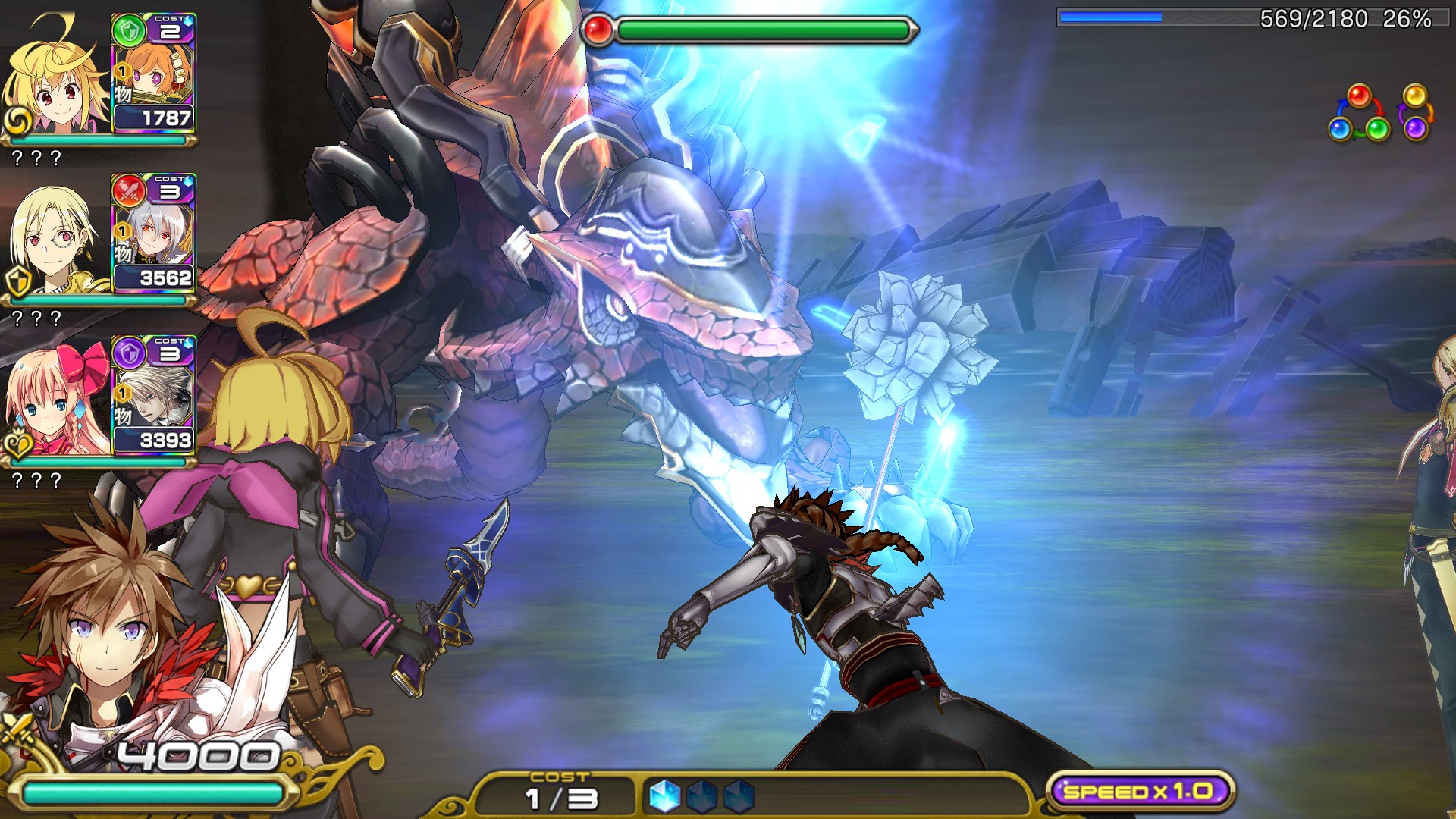Choose the cost 3 skill card showing 3562
The image size is (1456, 819).
pos(153,234)
